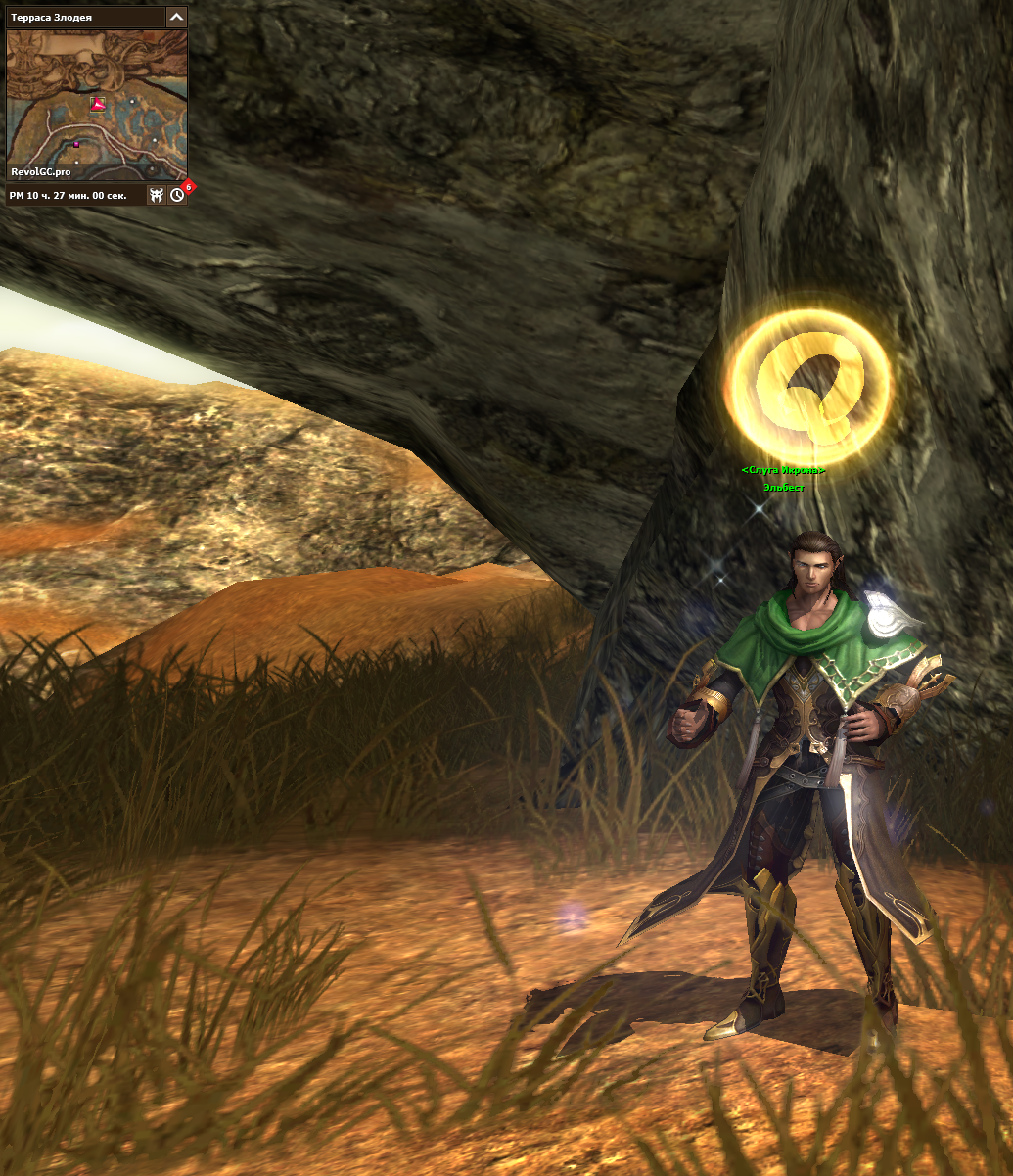Image resolution: width=1013 pixels, height=1176 pixels.
Task: Collapse the minimap with the arrow button
Action: point(176,17)
